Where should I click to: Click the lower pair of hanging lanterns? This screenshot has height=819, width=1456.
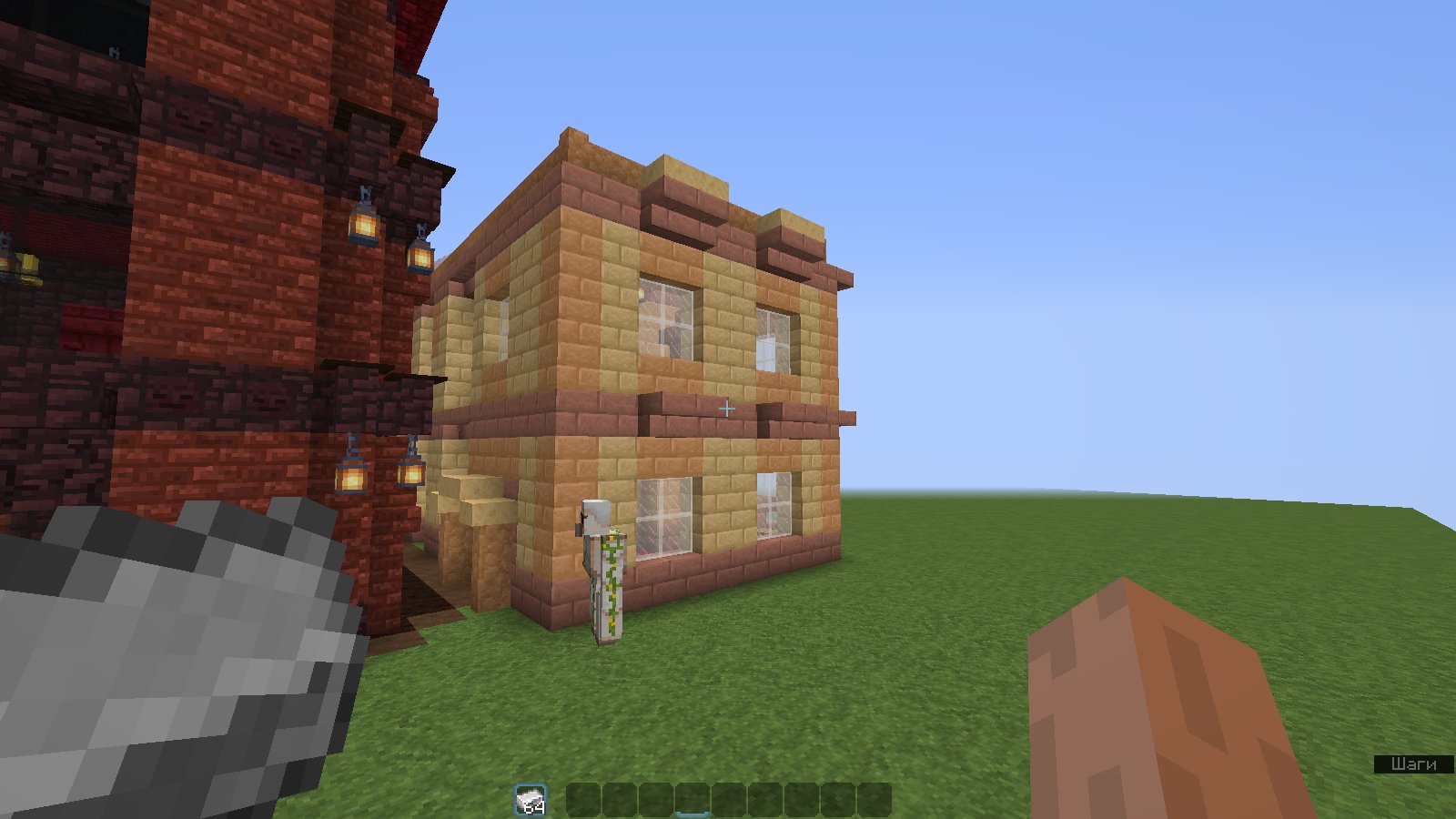click(382, 475)
